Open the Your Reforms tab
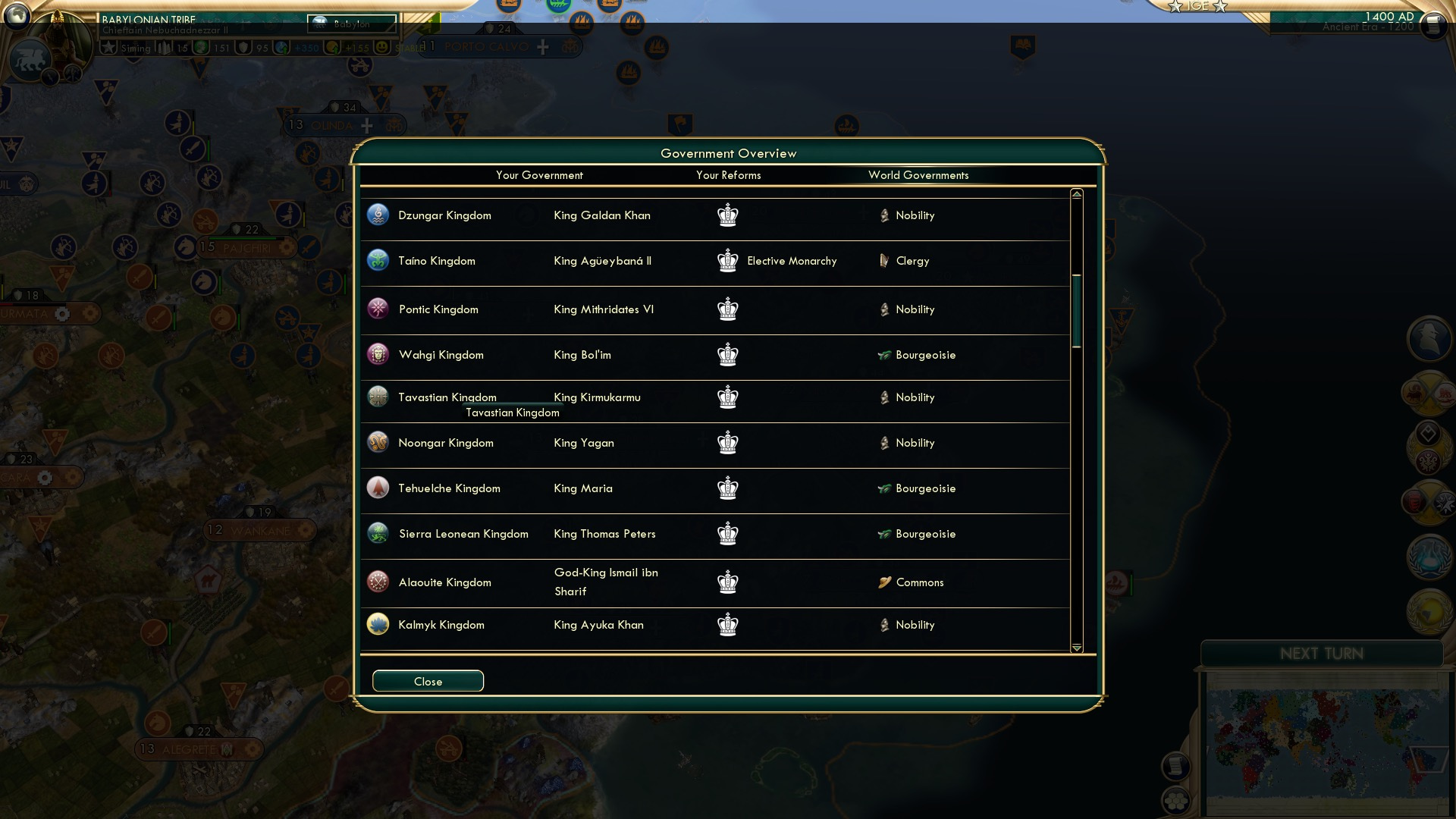Image resolution: width=1456 pixels, height=819 pixels. tap(728, 175)
